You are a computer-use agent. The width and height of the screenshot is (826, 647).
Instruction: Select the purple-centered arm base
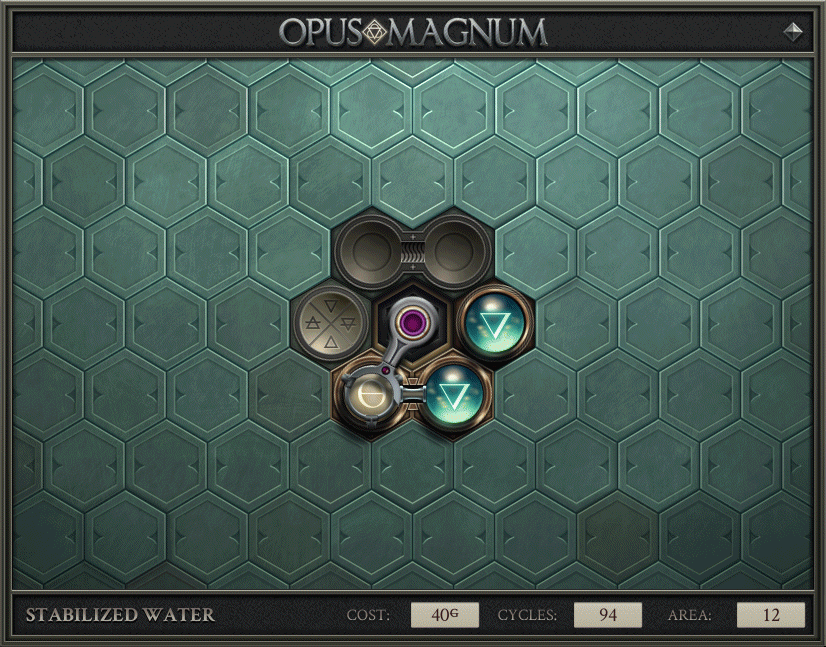pyautogui.click(x=408, y=323)
